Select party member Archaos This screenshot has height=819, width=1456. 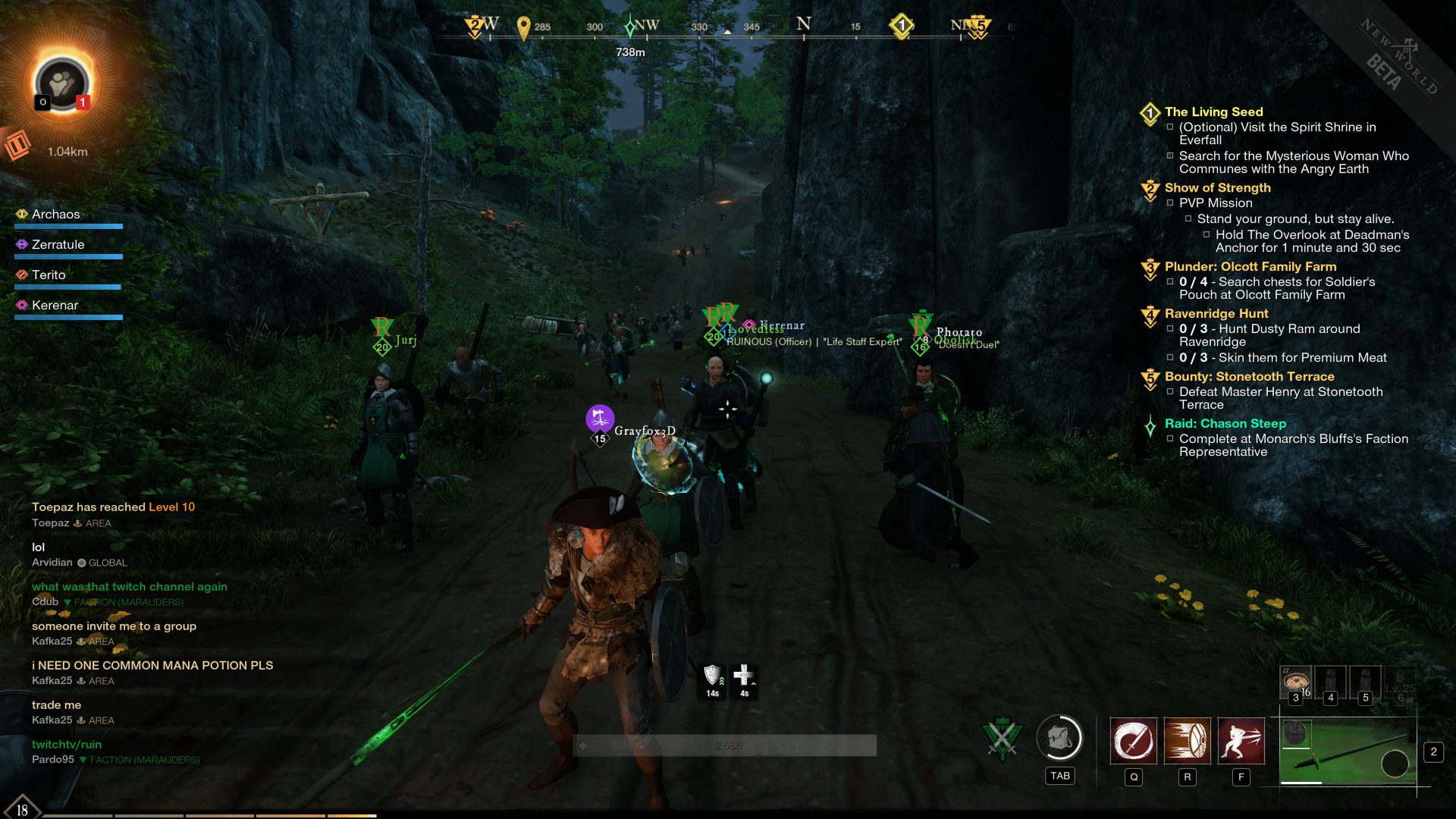pyautogui.click(x=55, y=215)
